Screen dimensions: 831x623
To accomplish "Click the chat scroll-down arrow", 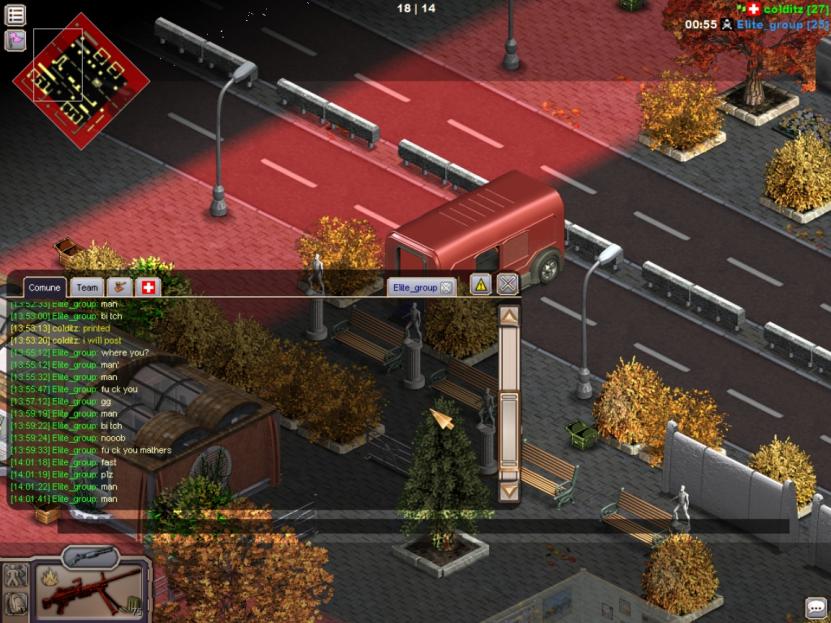I will pos(508,491).
